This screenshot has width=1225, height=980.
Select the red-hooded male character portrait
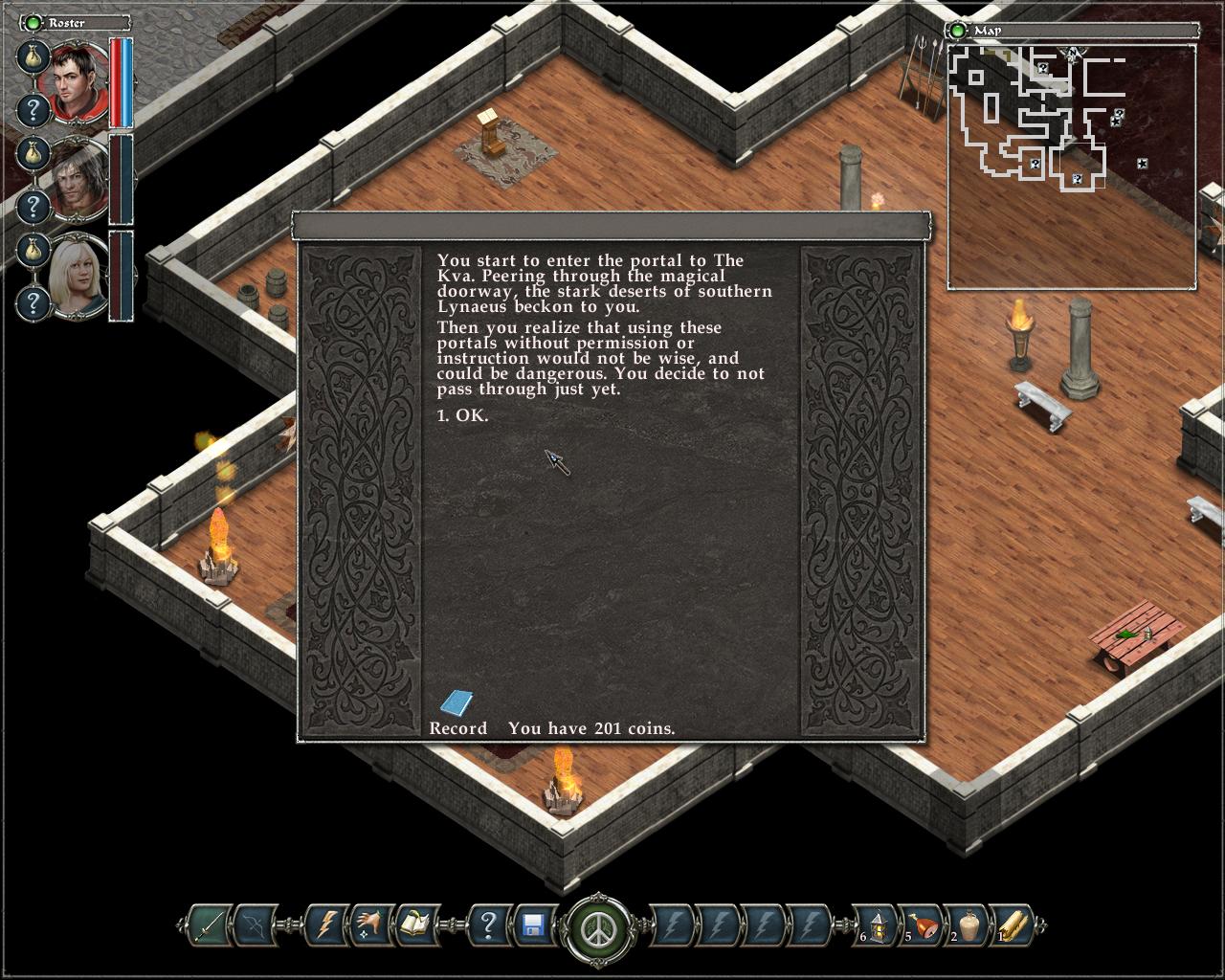78,83
